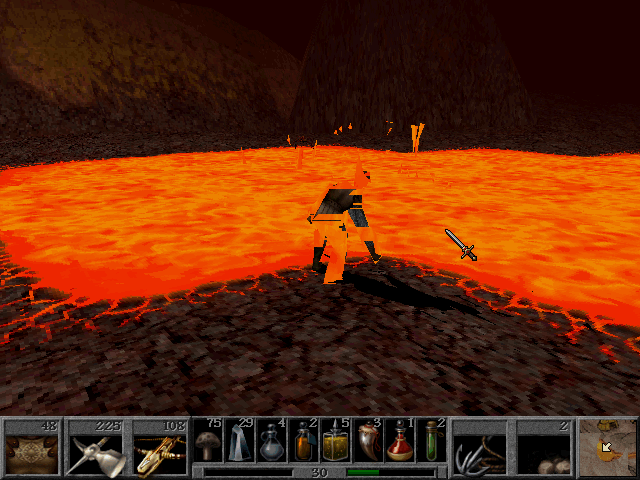
Task: Use the white horn item
Action: [368, 441]
